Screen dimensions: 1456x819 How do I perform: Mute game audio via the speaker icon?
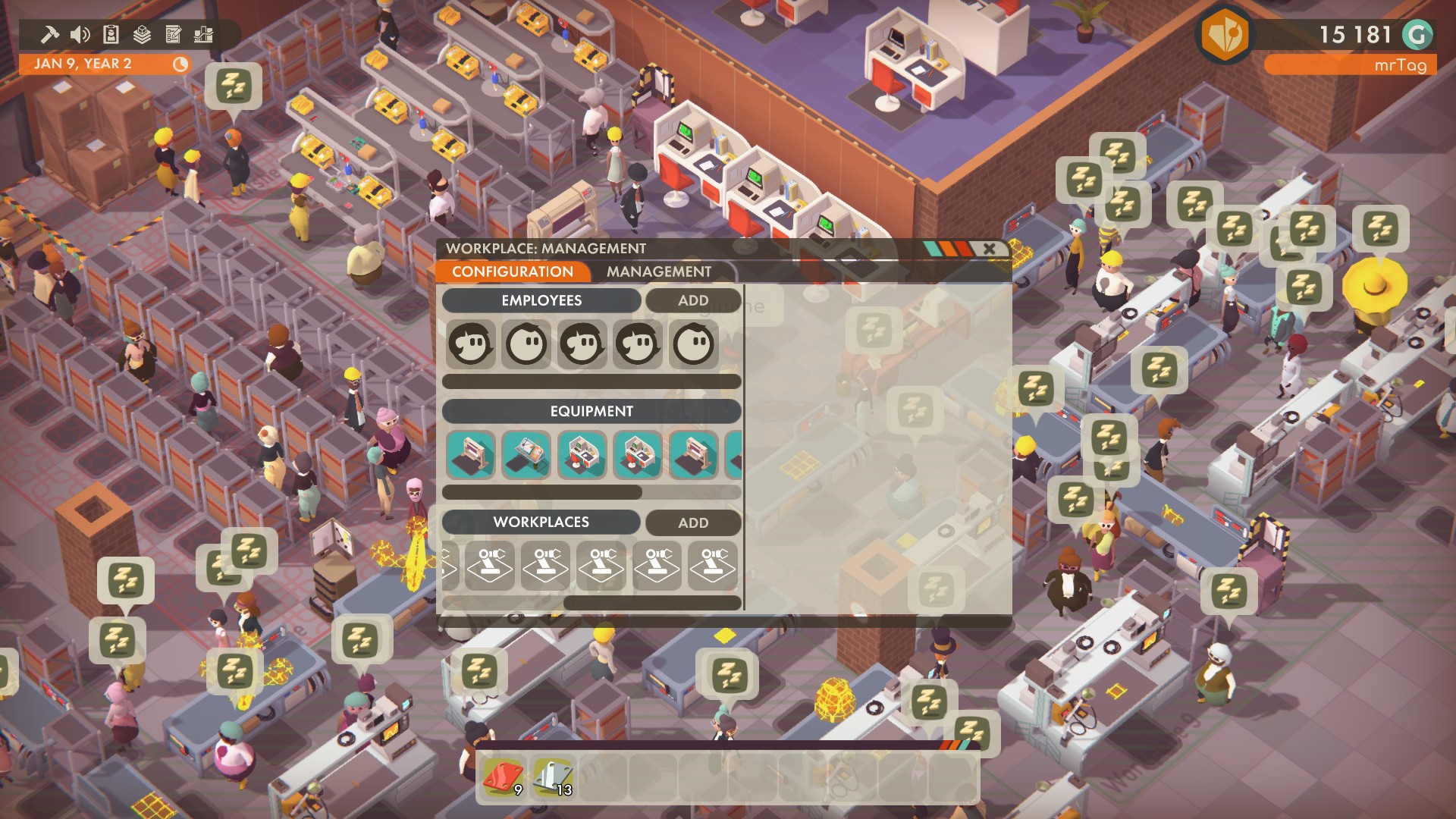(79, 33)
